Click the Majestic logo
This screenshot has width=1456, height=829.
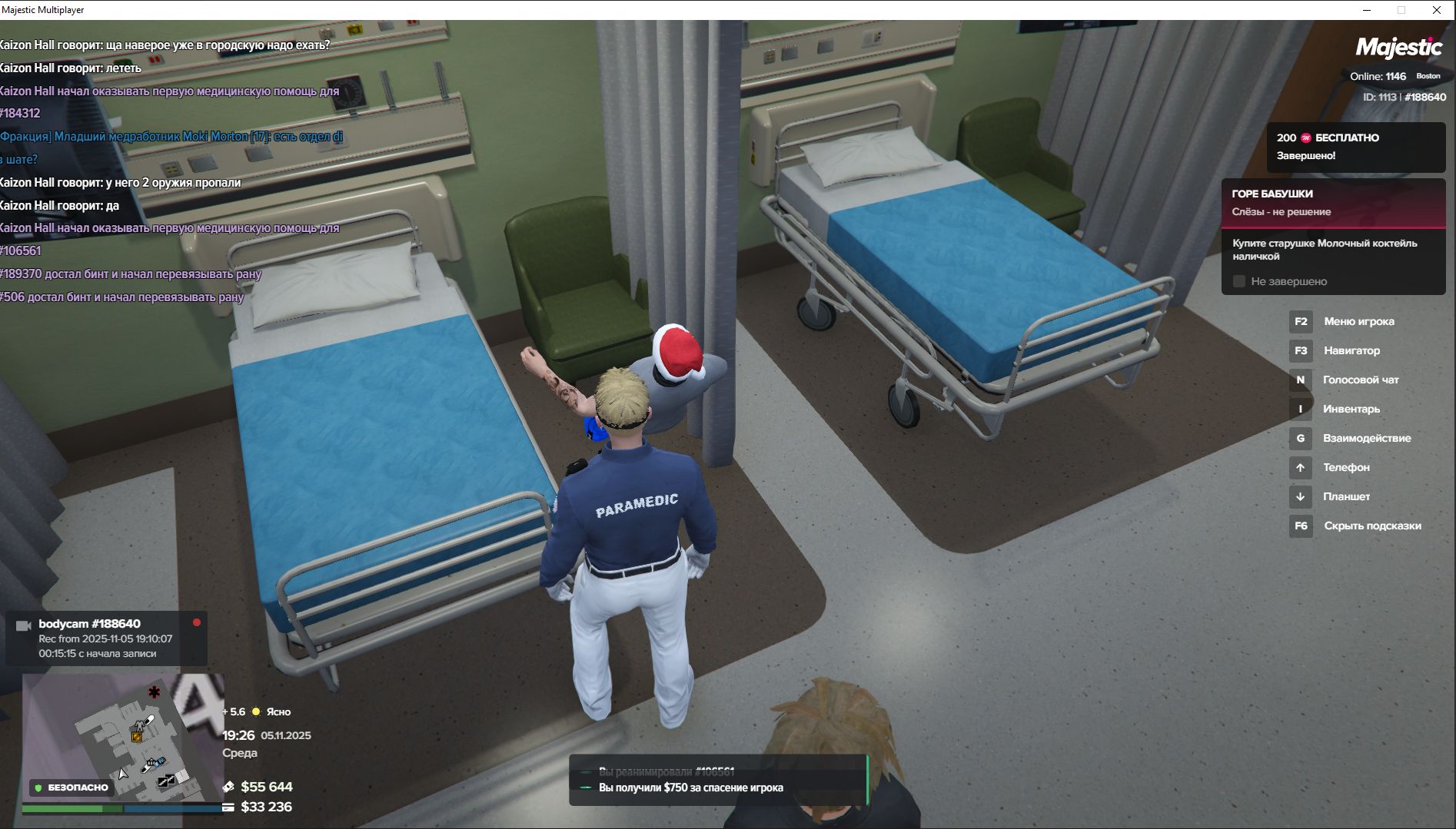tap(1398, 48)
